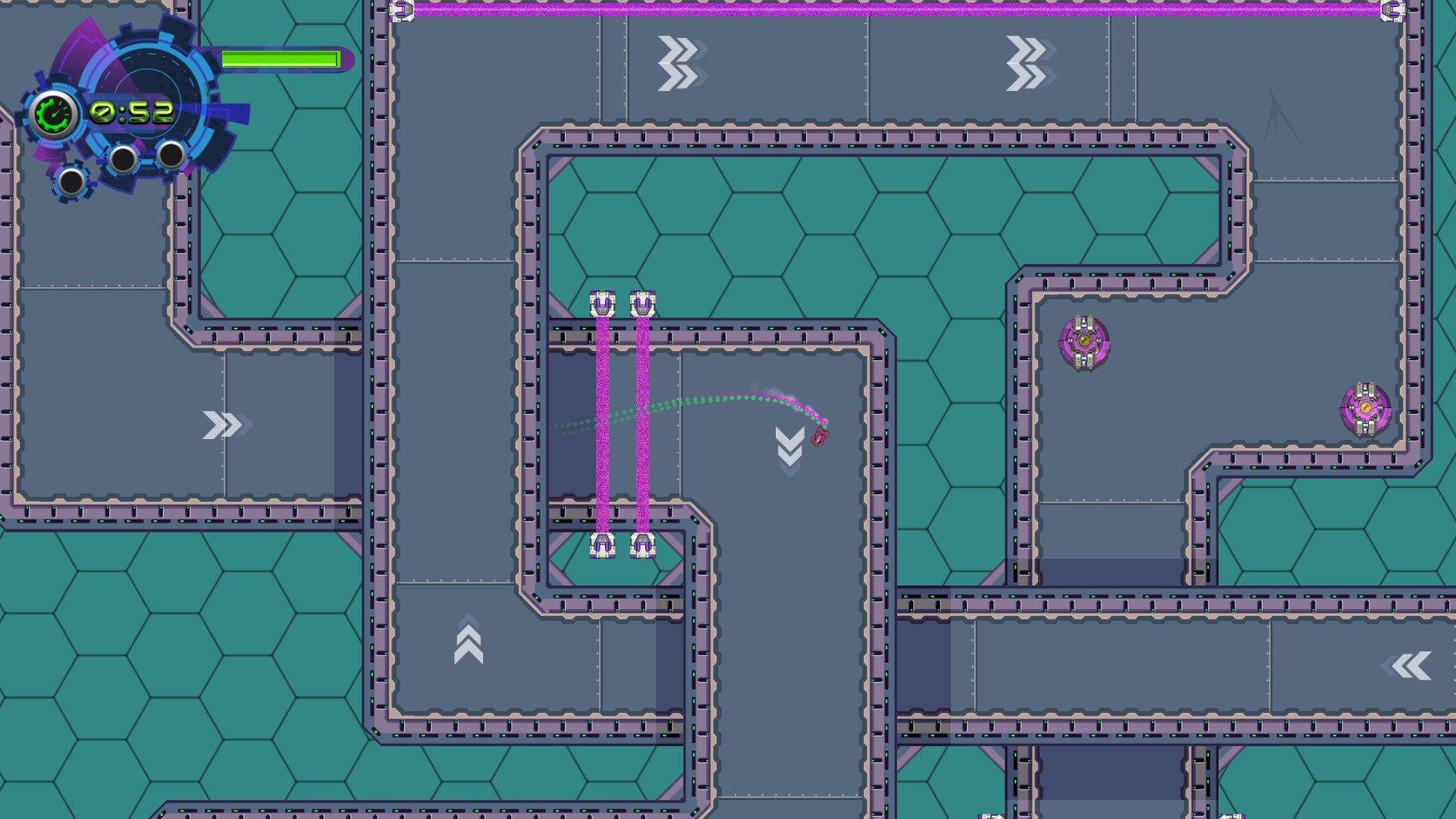1456x819 pixels.
Task: Click the top-left laser emitter above the vertical beams
Action: click(x=601, y=302)
